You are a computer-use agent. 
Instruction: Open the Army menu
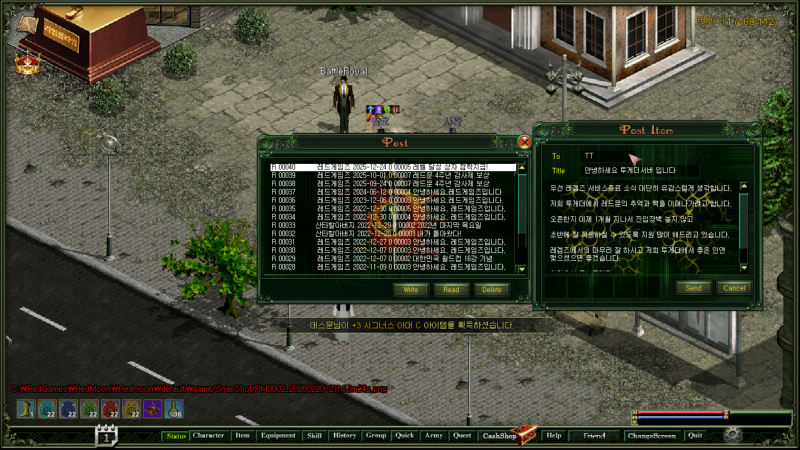433,436
